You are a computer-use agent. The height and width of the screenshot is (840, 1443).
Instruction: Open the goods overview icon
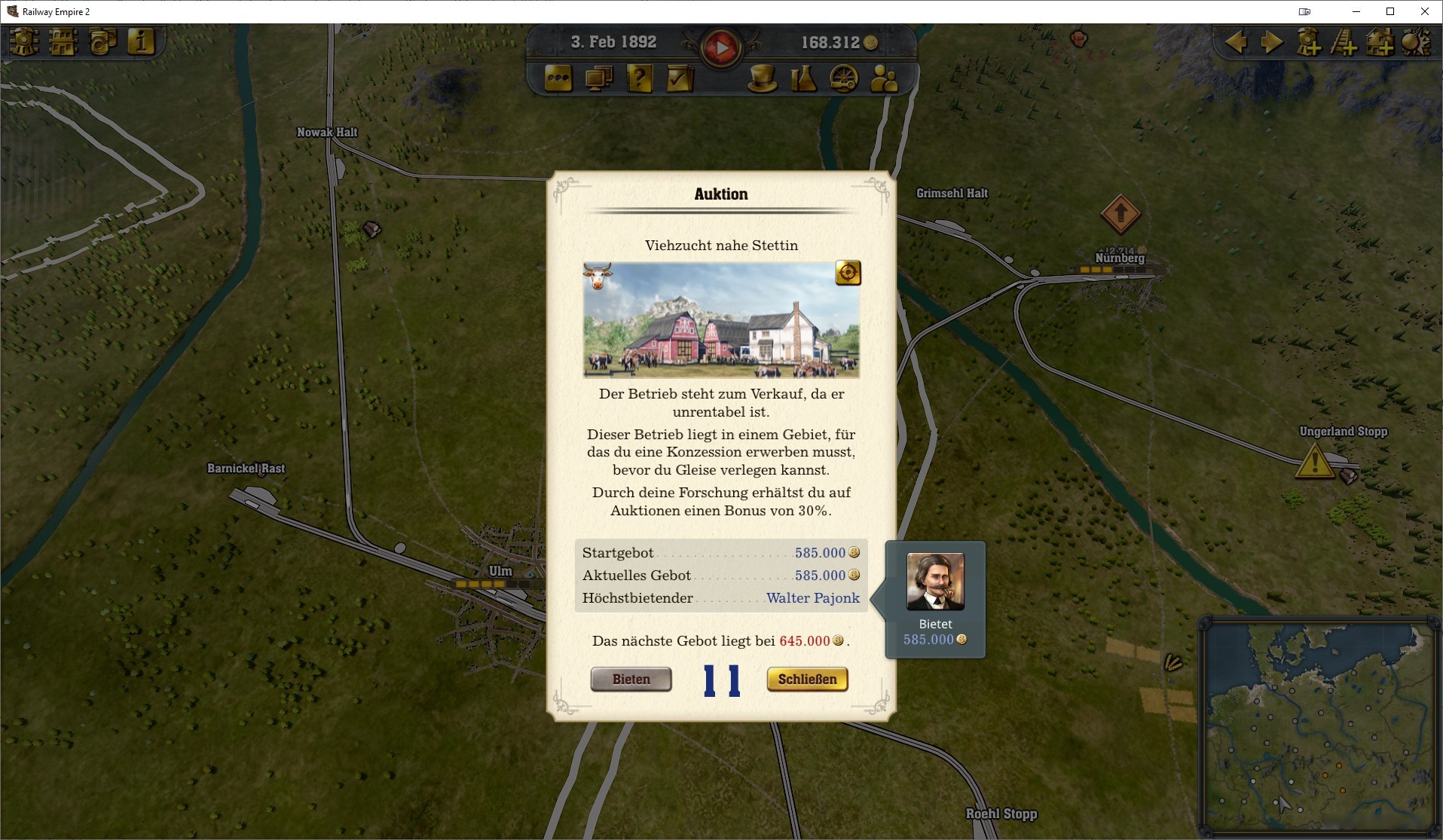pos(103,43)
